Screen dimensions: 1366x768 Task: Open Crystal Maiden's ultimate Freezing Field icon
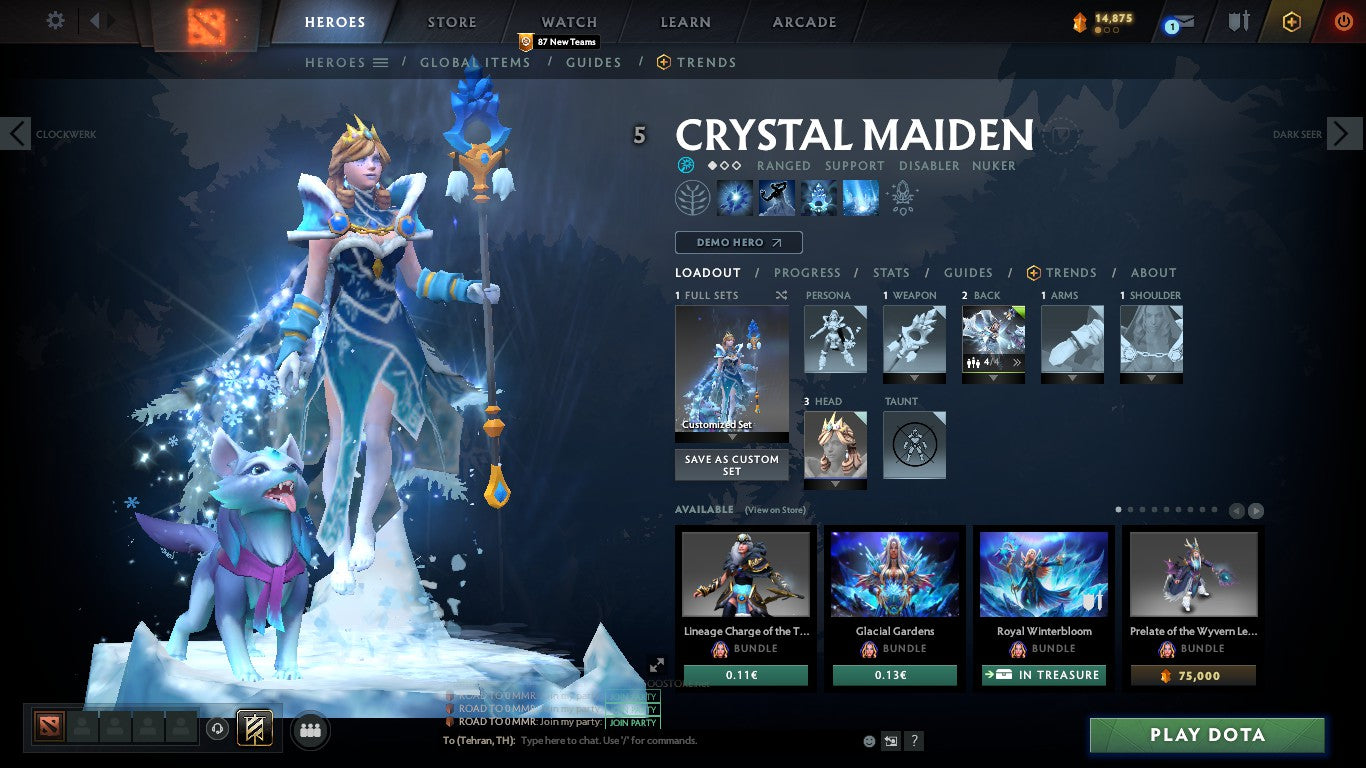(x=861, y=197)
